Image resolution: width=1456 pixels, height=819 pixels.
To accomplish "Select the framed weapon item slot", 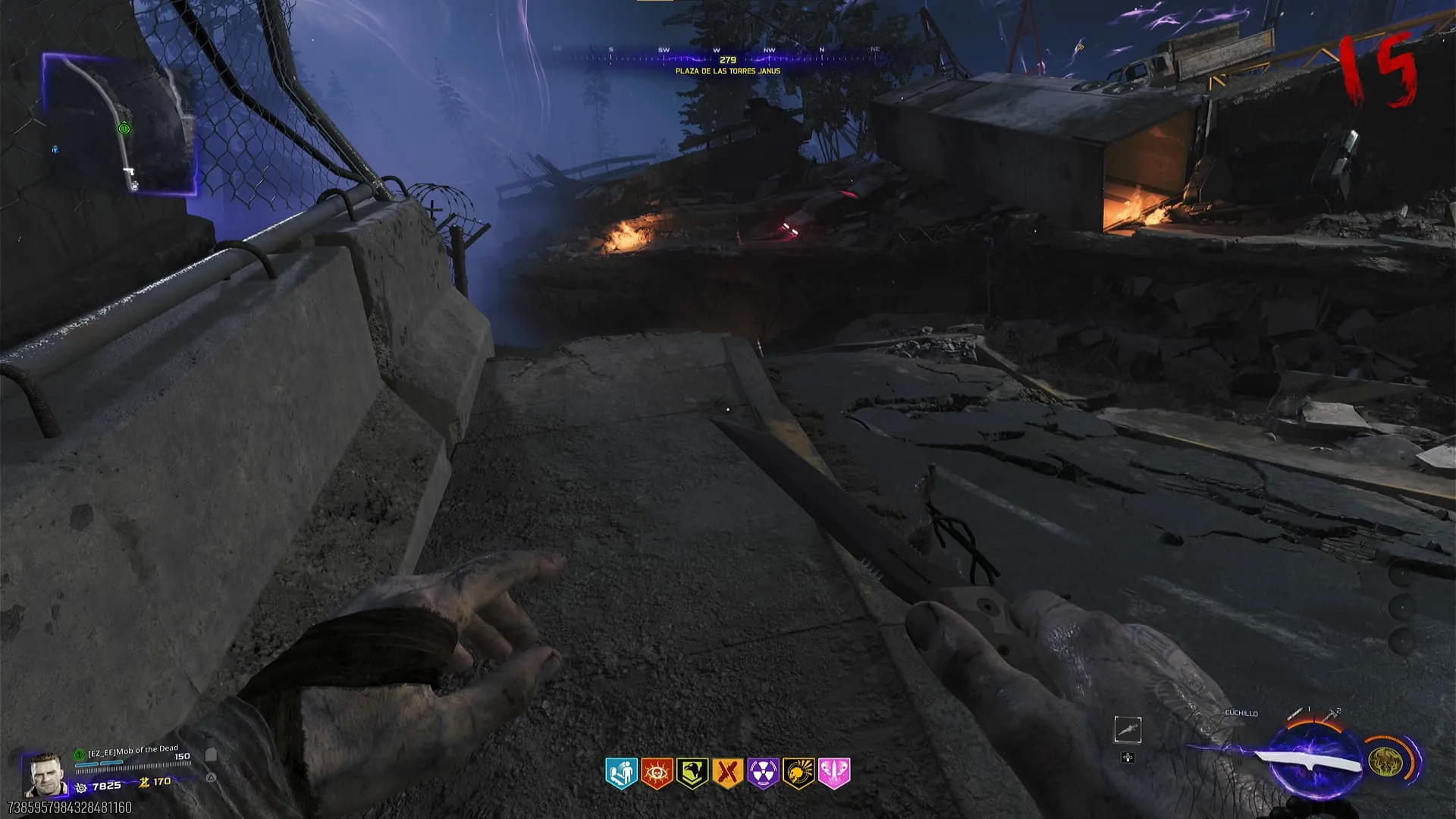I will pos(1128,730).
